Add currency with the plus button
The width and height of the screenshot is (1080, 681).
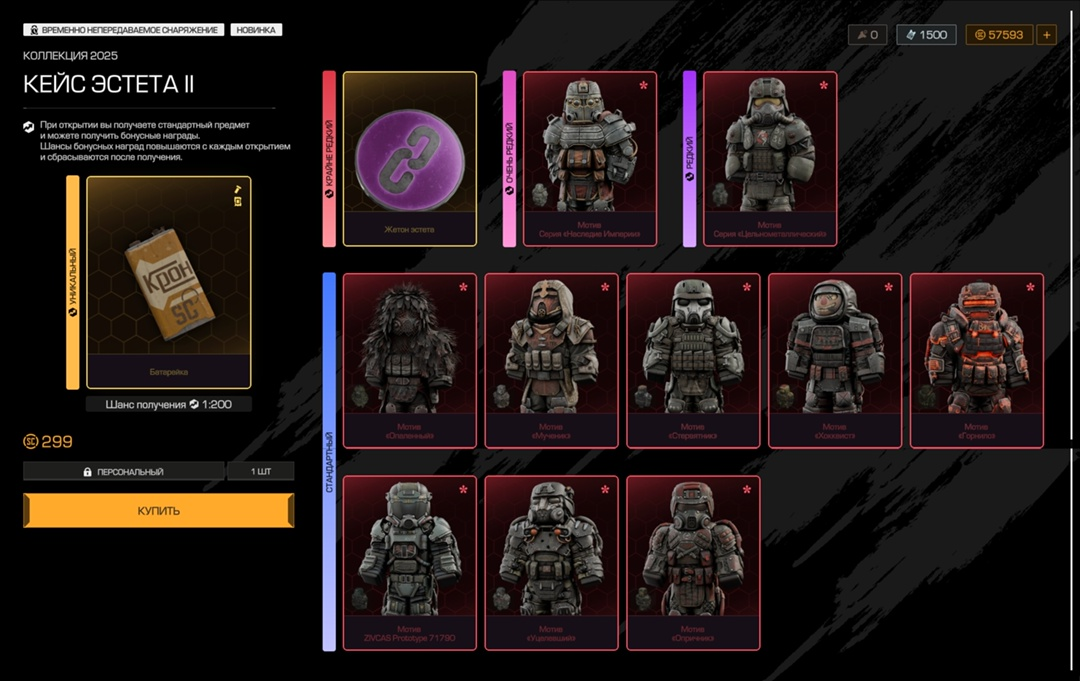(x=1047, y=35)
